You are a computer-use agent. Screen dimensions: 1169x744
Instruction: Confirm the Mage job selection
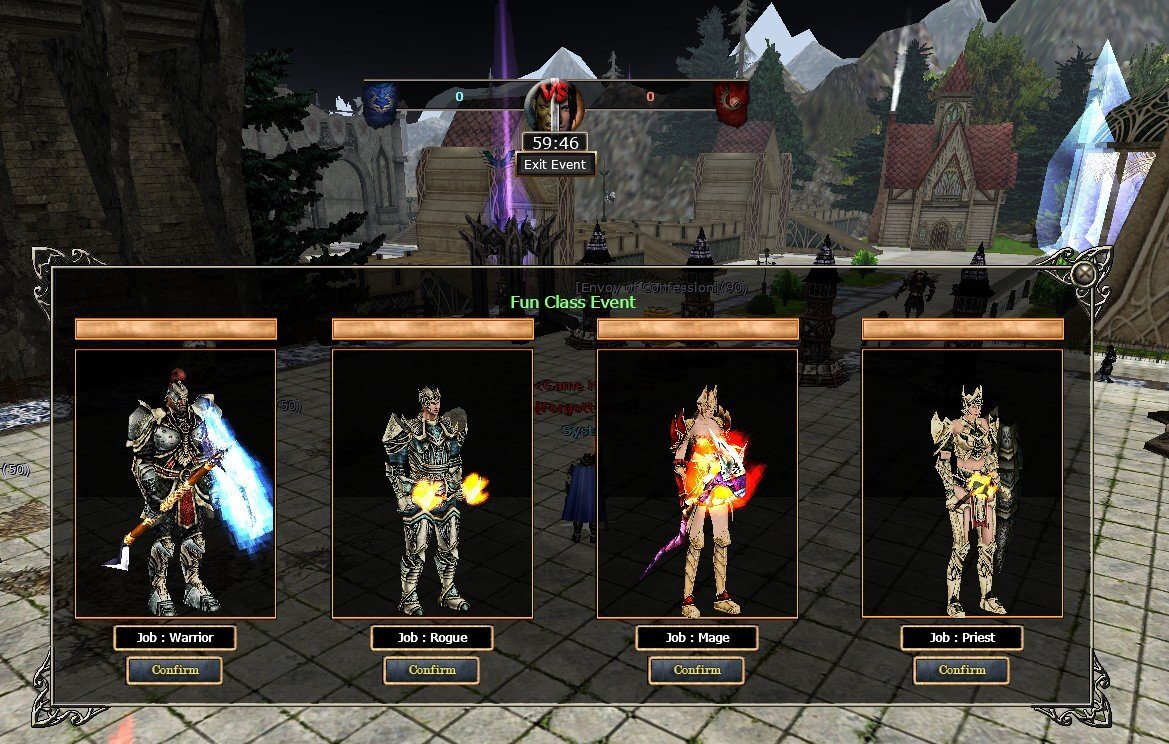point(697,670)
